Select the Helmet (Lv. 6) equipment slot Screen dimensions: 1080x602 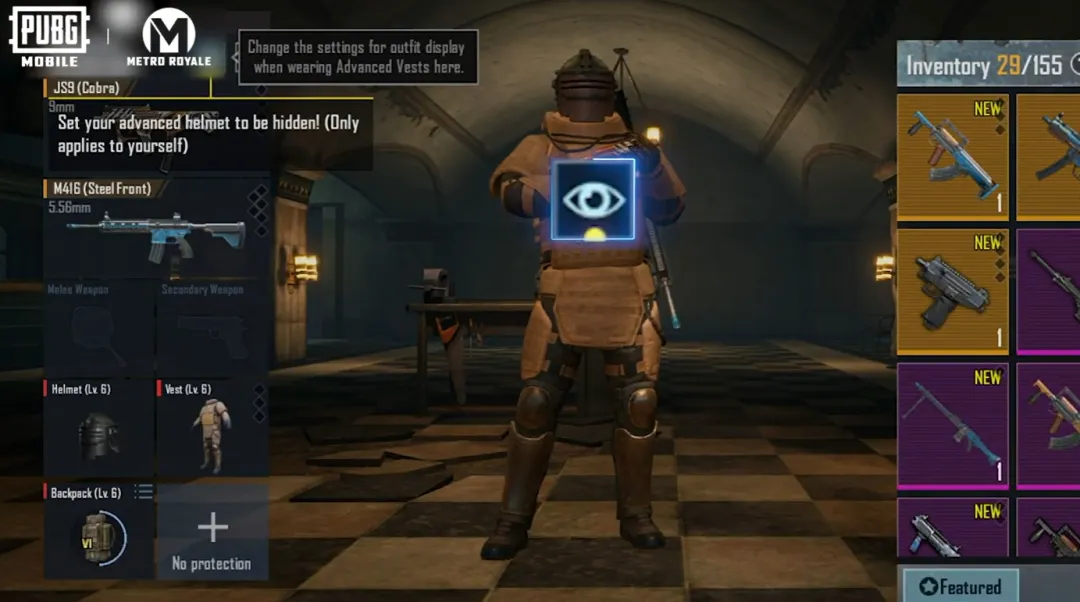coord(98,428)
